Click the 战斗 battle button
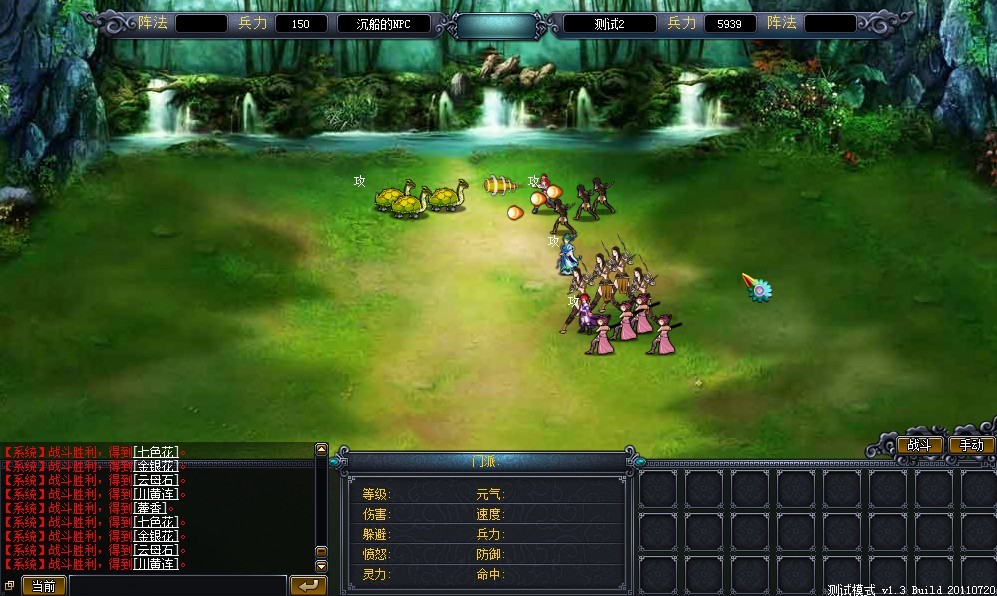 click(x=919, y=445)
